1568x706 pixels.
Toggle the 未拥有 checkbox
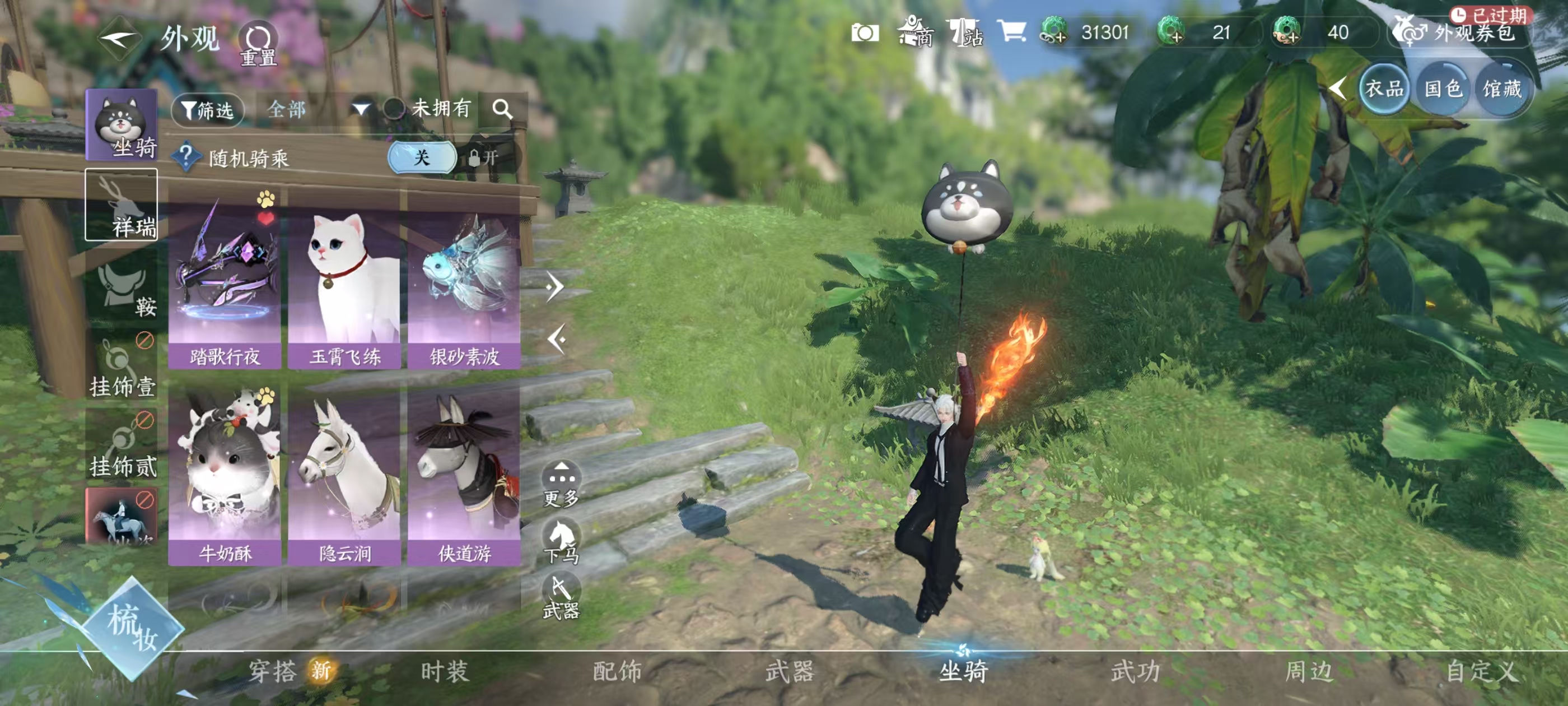point(394,109)
